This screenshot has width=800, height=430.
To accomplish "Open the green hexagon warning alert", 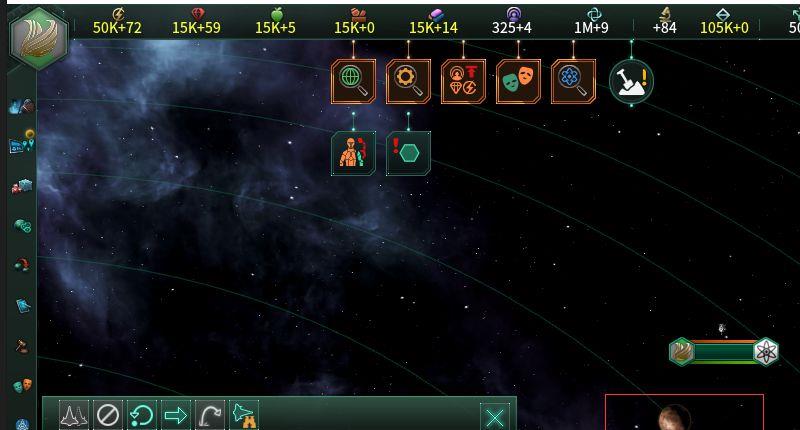I will pos(408,153).
